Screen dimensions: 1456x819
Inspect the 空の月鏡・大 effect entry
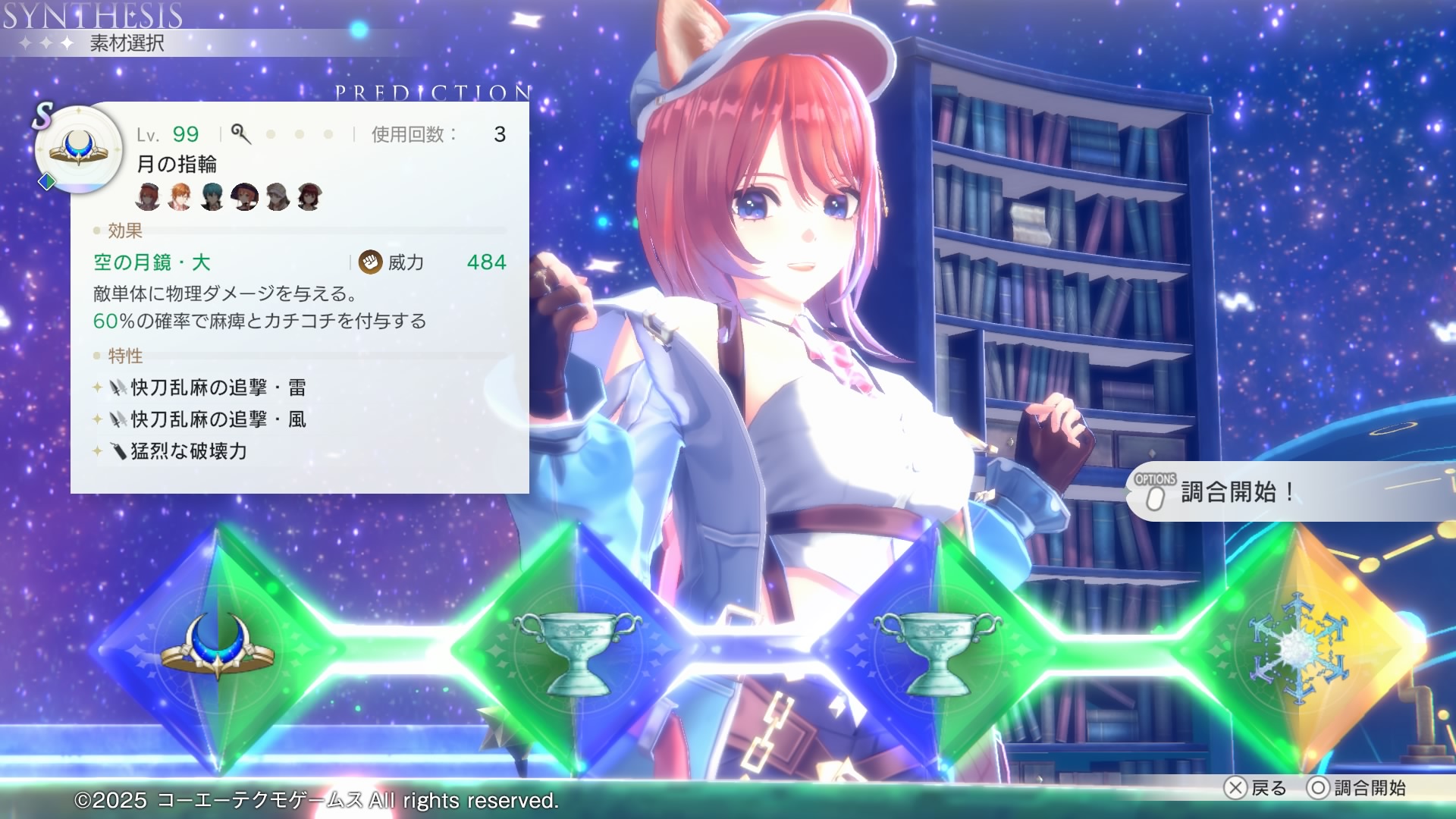[152, 262]
